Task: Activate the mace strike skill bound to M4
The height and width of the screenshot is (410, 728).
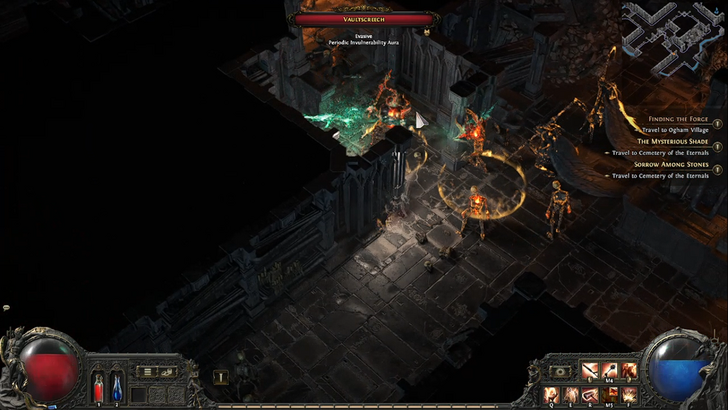Action: [x=609, y=371]
